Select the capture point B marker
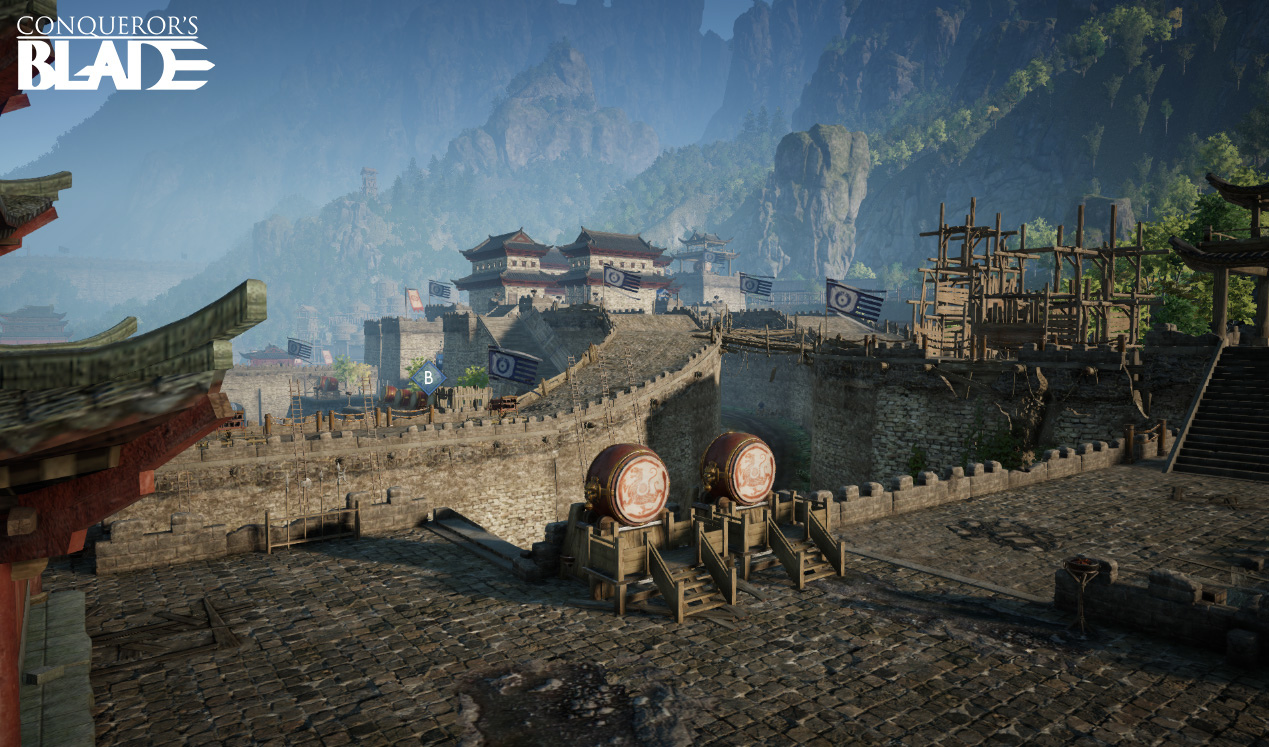Screen dimensions: 1269x747 (429, 377)
